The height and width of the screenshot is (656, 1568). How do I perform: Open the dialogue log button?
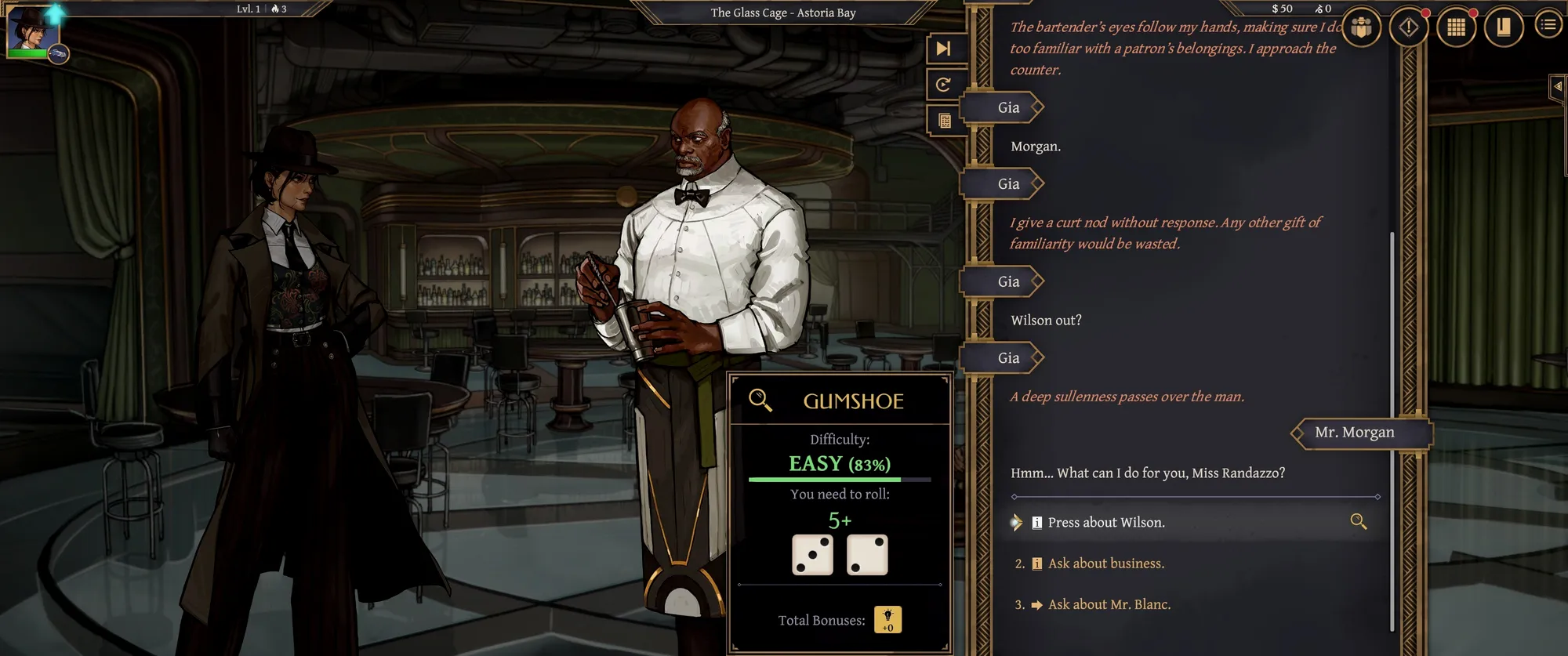click(x=944, y=121)
